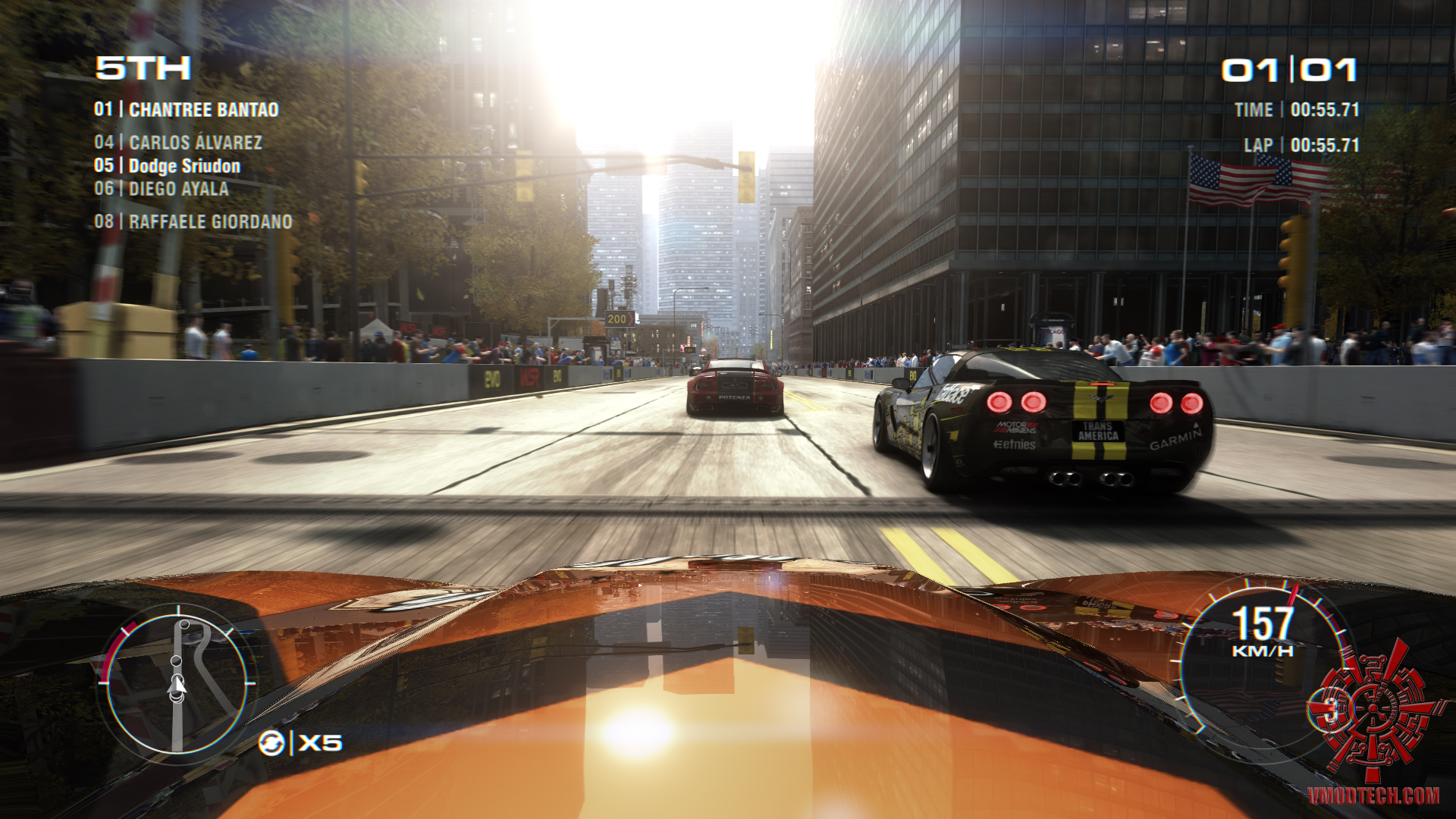1456x819 pixels.
Task: Choose Chantree Bantao in the standings list
Action: pos(186,110)
